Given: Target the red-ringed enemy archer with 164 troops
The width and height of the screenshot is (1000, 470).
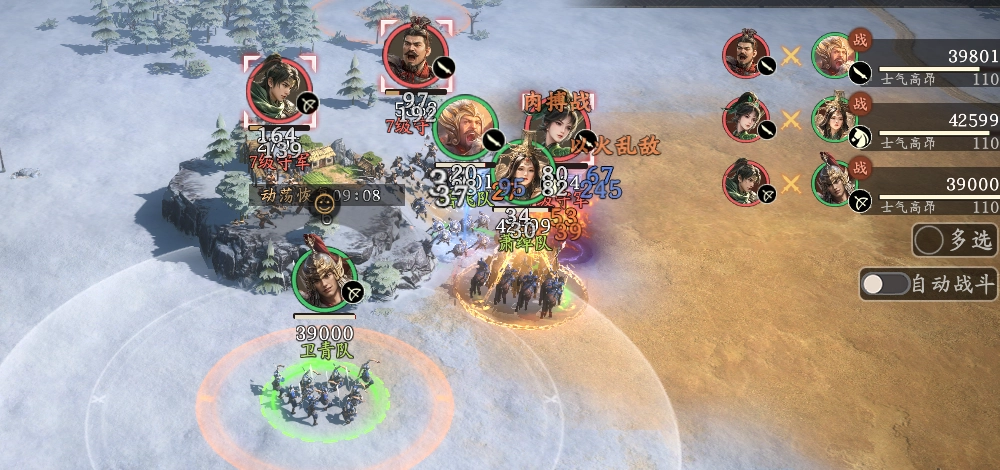Looking at the screenshot, I should click(x=280, y=90).
